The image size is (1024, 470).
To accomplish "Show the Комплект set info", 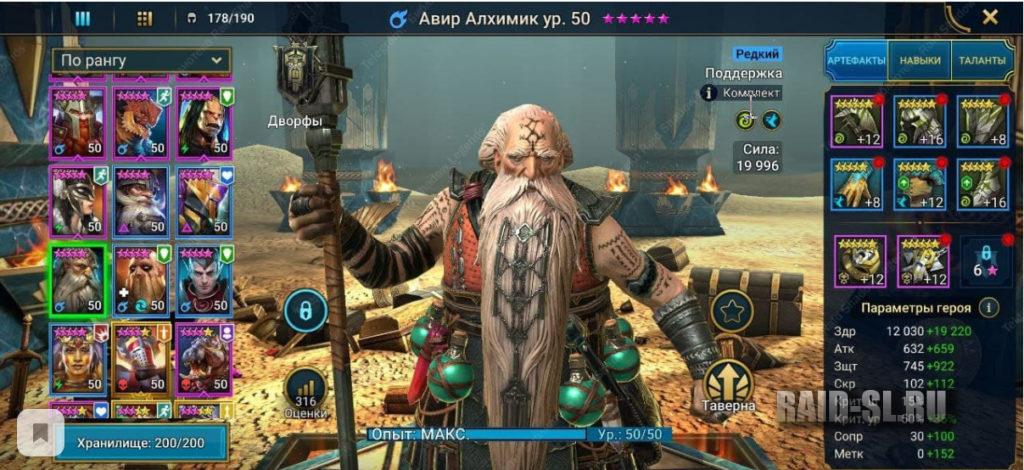I will click(711, 93).
